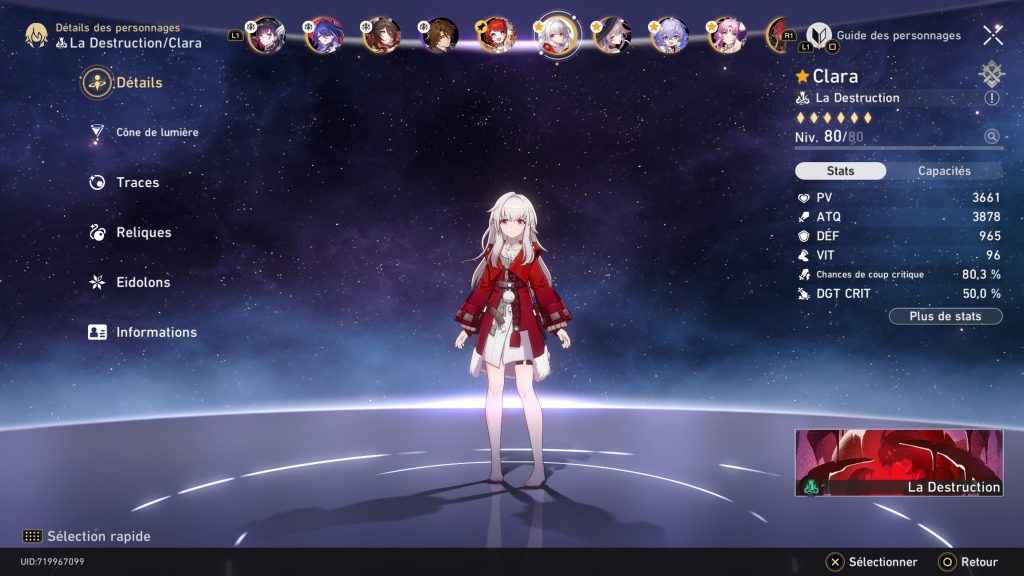The image size is (1024, 576).
Task: Open the Cône de lumière section
Action: [156, 133]
